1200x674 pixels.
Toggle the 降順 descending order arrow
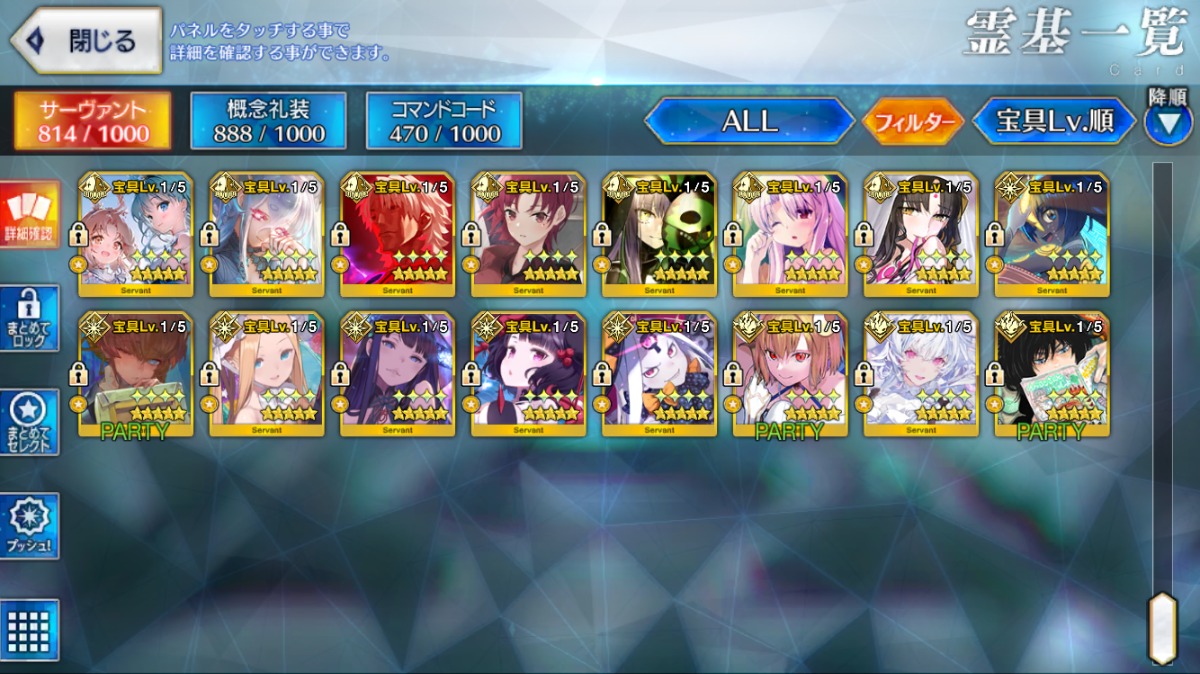1167,122
